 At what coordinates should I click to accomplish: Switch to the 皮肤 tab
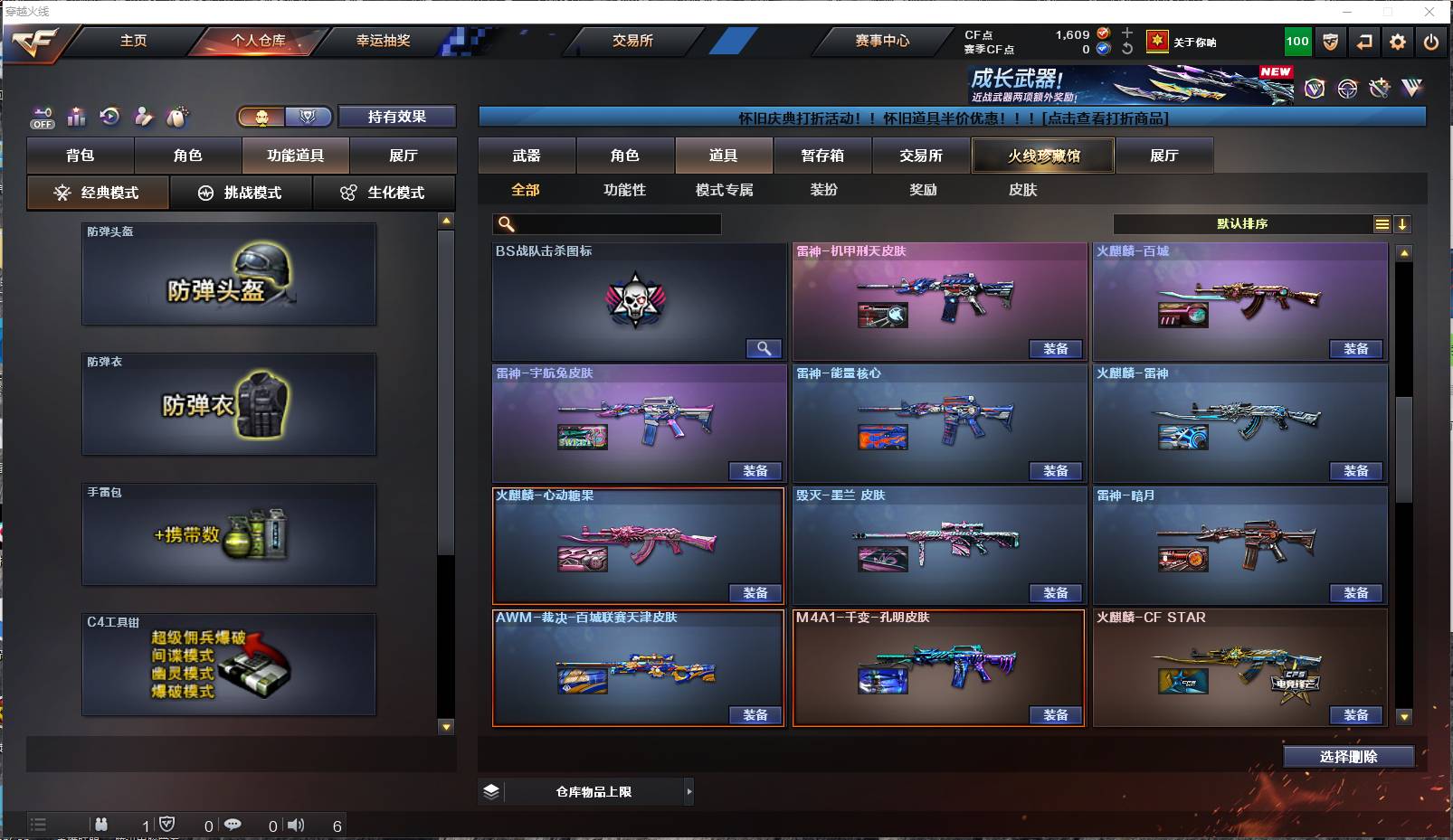click(1021, 190)
